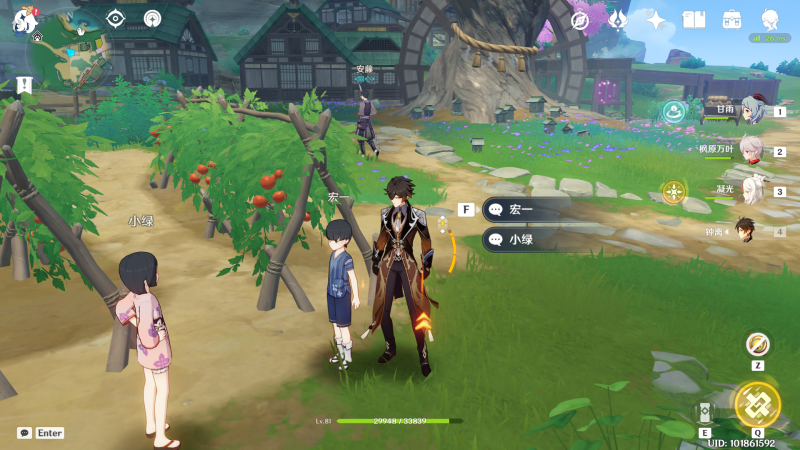
Task: Choose the 小绿 dialogue option
Action: click(526, 240)
